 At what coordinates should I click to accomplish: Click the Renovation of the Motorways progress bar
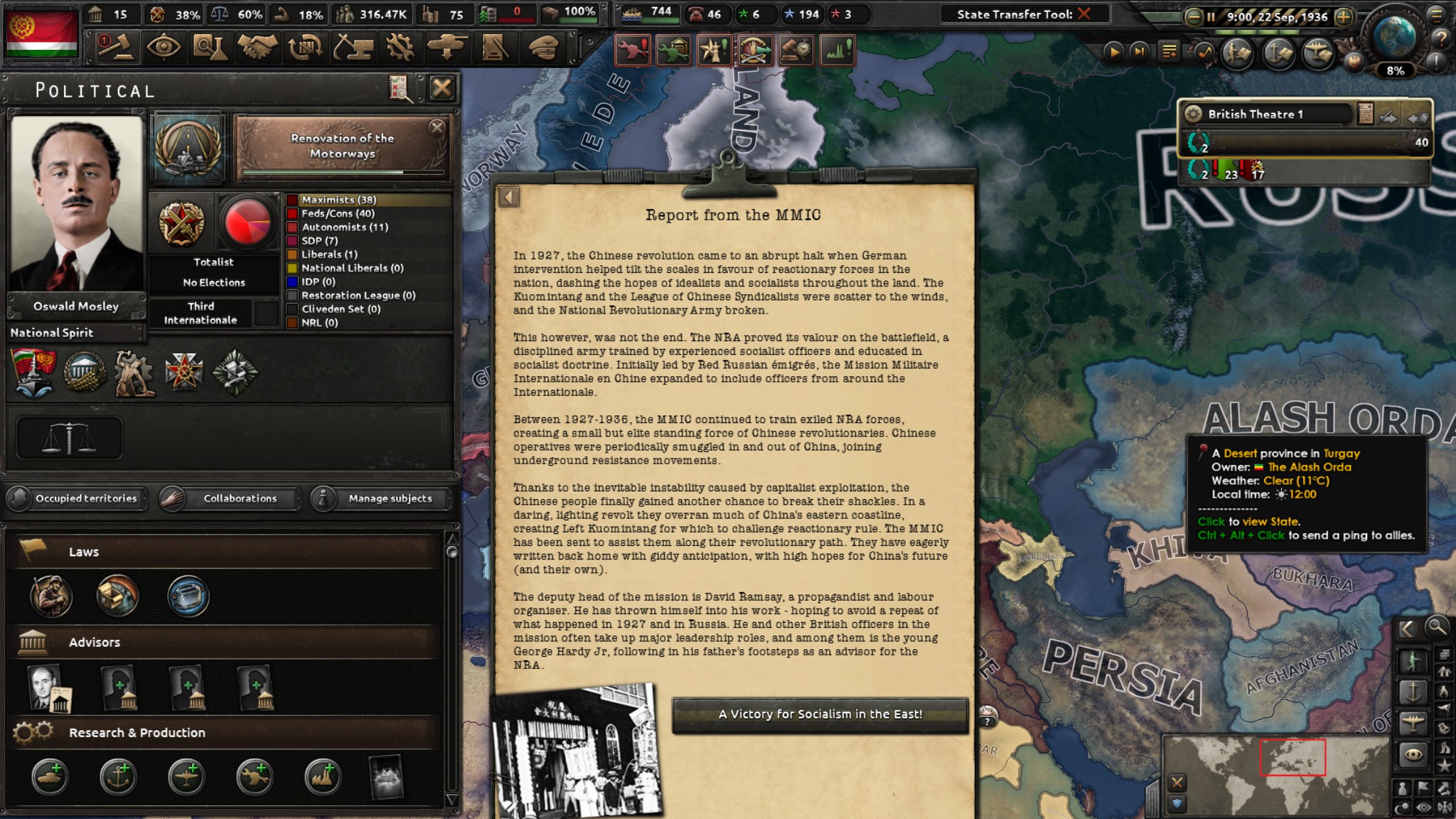pos(343,173)
